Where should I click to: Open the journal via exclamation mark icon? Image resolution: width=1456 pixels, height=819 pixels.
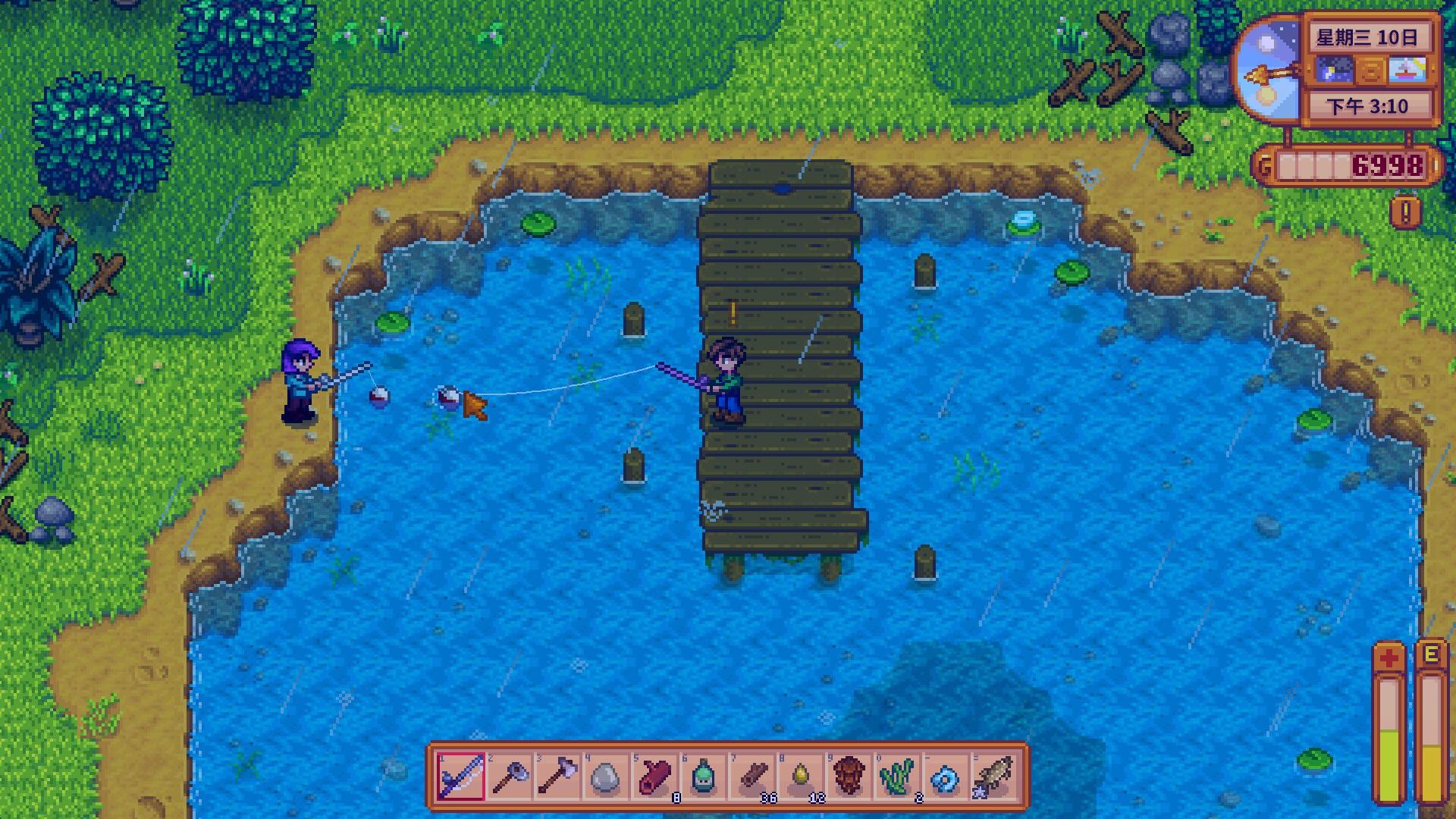[x=1405, y=212]
